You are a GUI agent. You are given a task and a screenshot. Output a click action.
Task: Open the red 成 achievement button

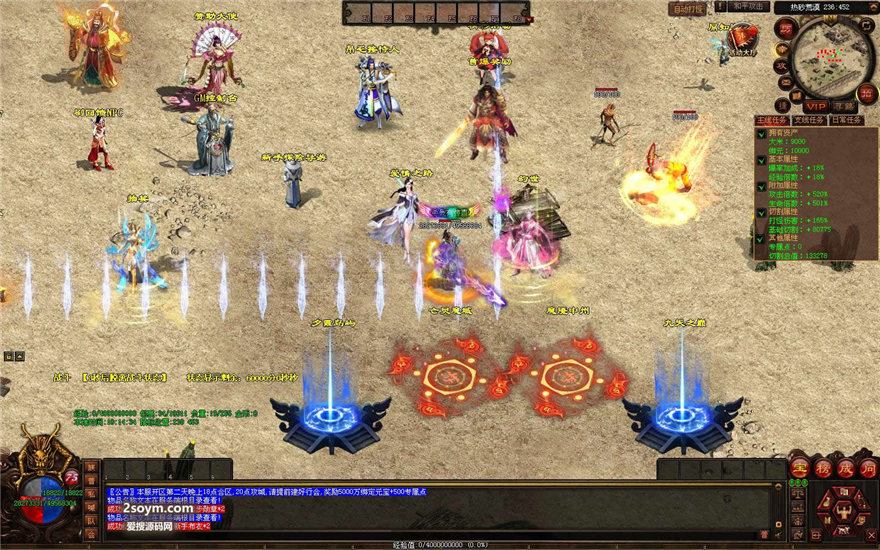[845, 468]
